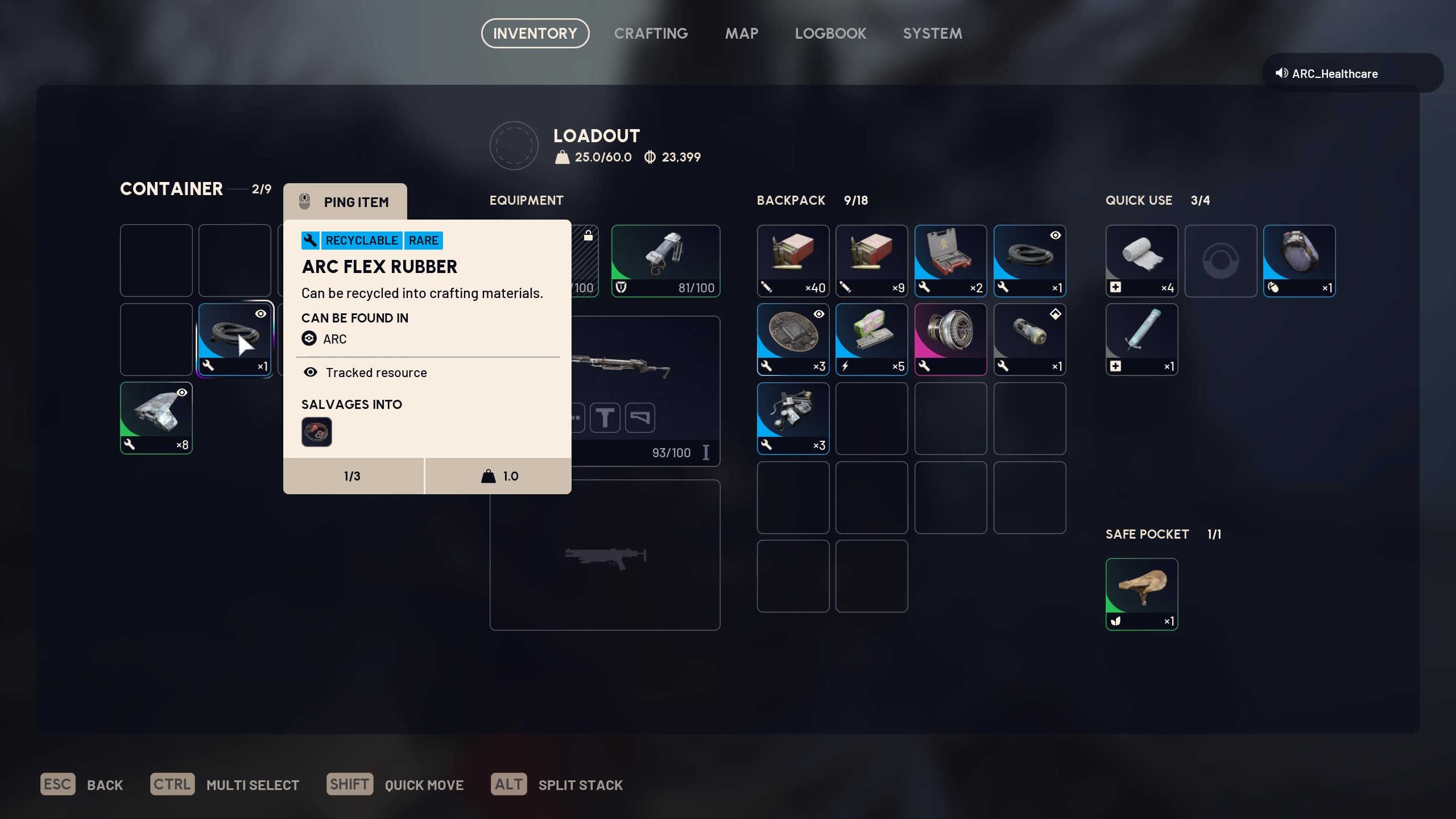This screenshot has width=1456, height=819.
Task: Toggle the Tracked resource eye in the tooltip
Action: tap(310, 373)
